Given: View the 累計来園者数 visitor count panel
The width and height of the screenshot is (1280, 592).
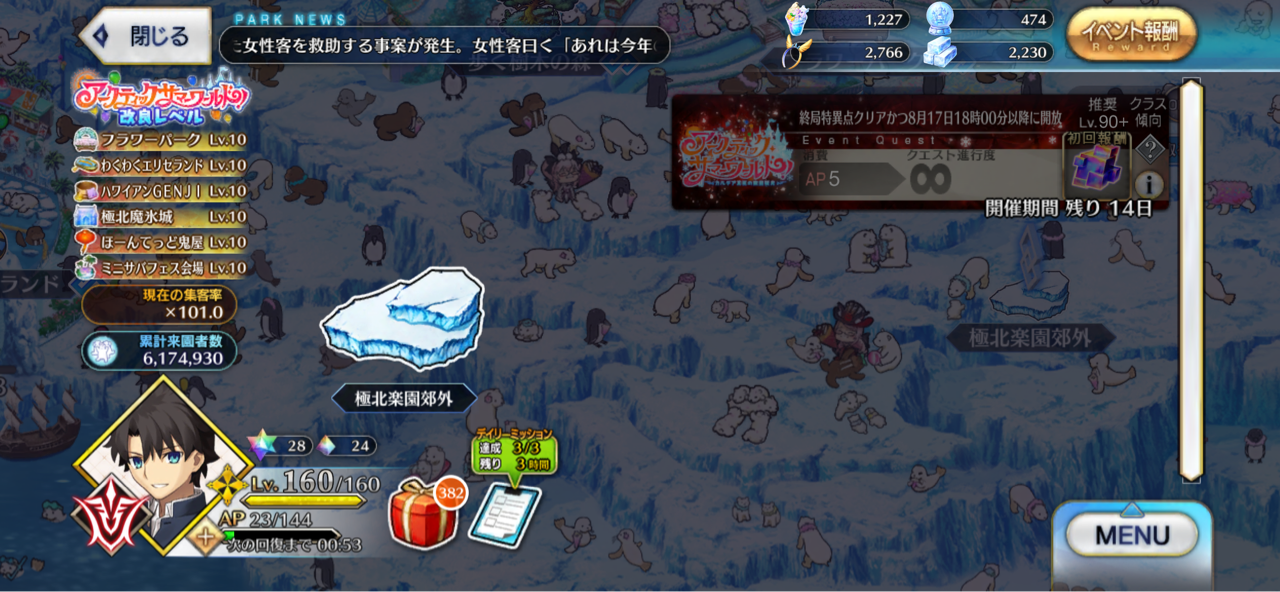Looking at the screenshot, I should (160, 350).
